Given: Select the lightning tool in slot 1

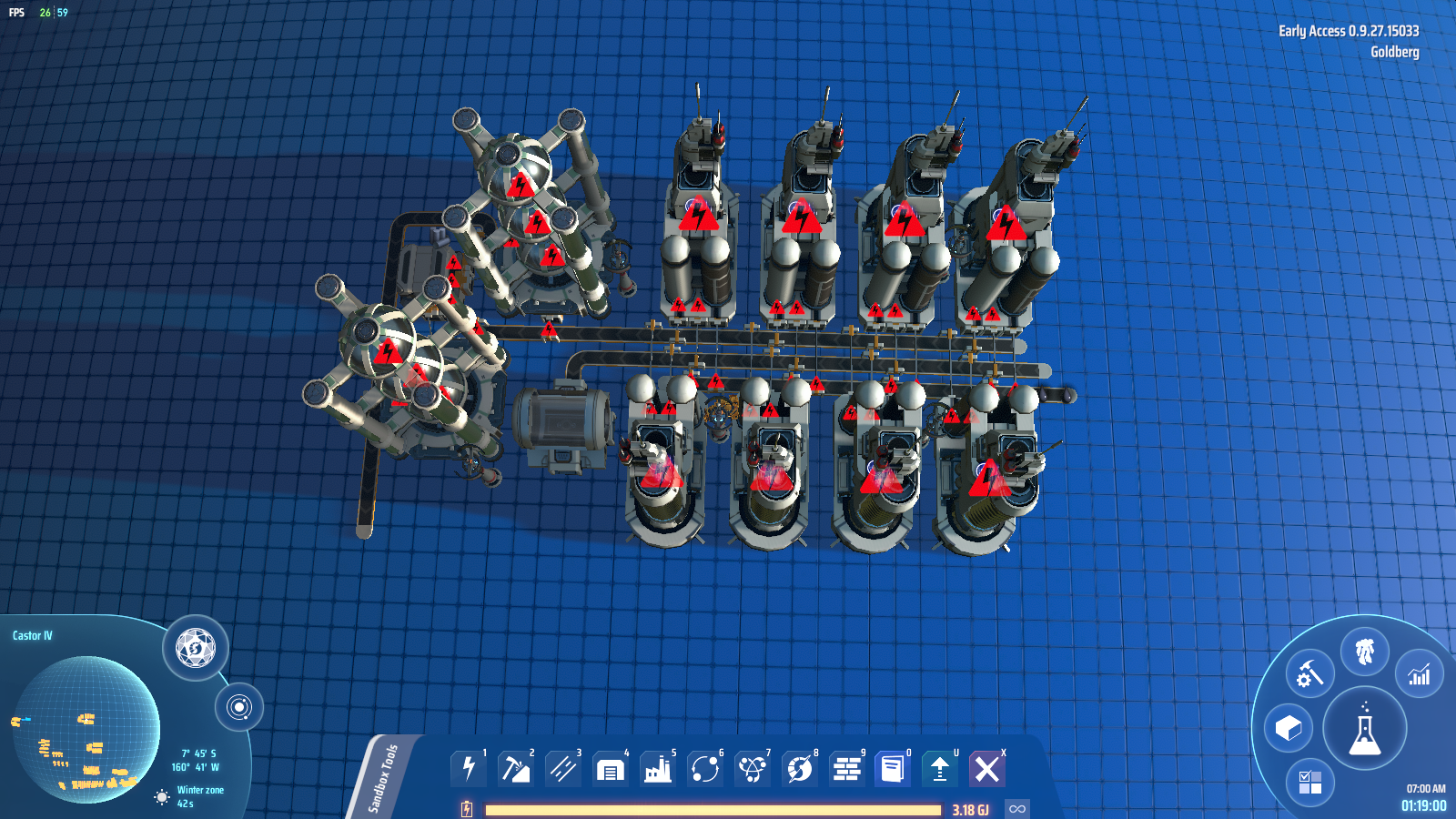Looking at the screenshot, I should point(469,769).
